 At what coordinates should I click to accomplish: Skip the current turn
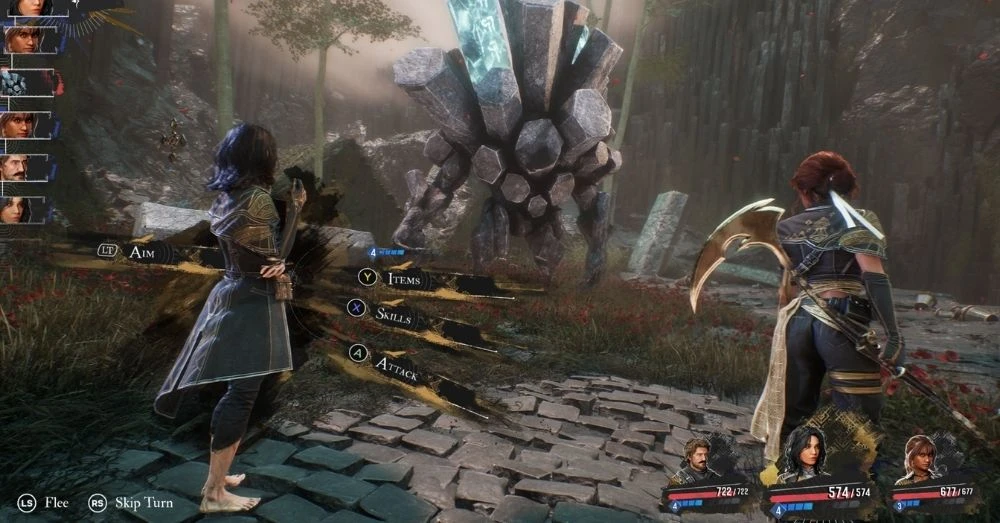(132, 502)
